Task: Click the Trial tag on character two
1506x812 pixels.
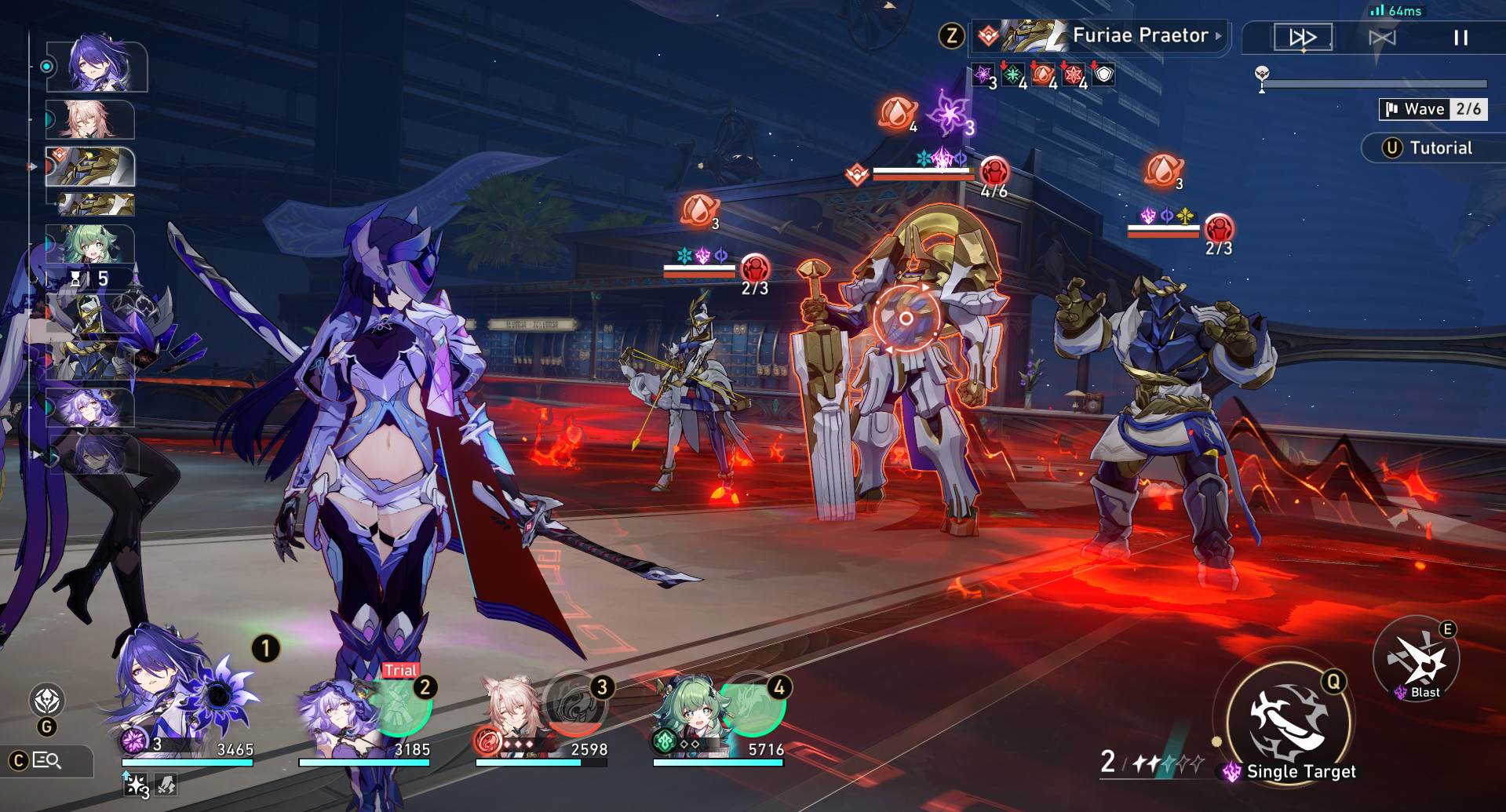Action: point(400,671)
